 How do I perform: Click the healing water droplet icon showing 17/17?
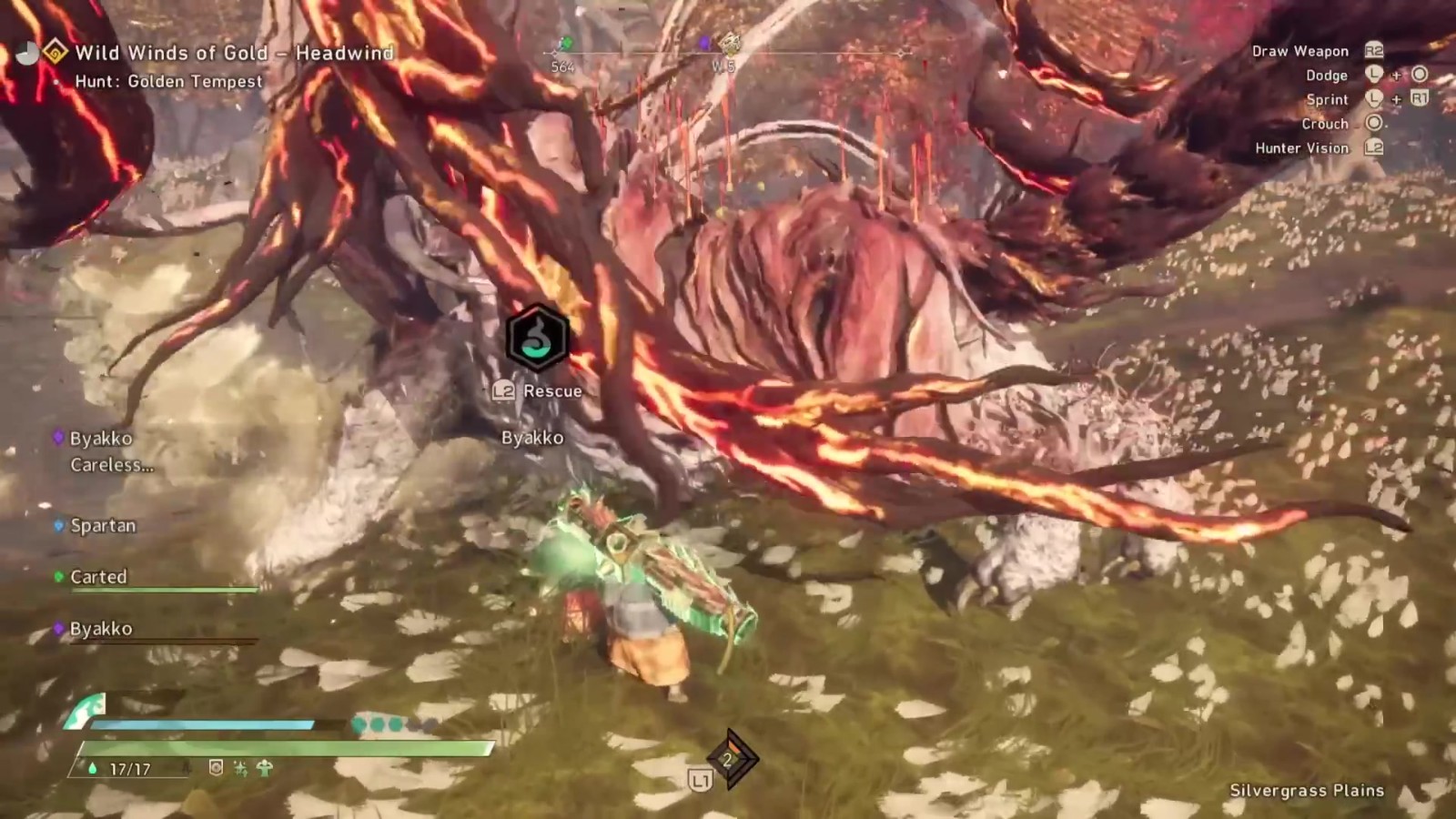(x=91, y=767)
